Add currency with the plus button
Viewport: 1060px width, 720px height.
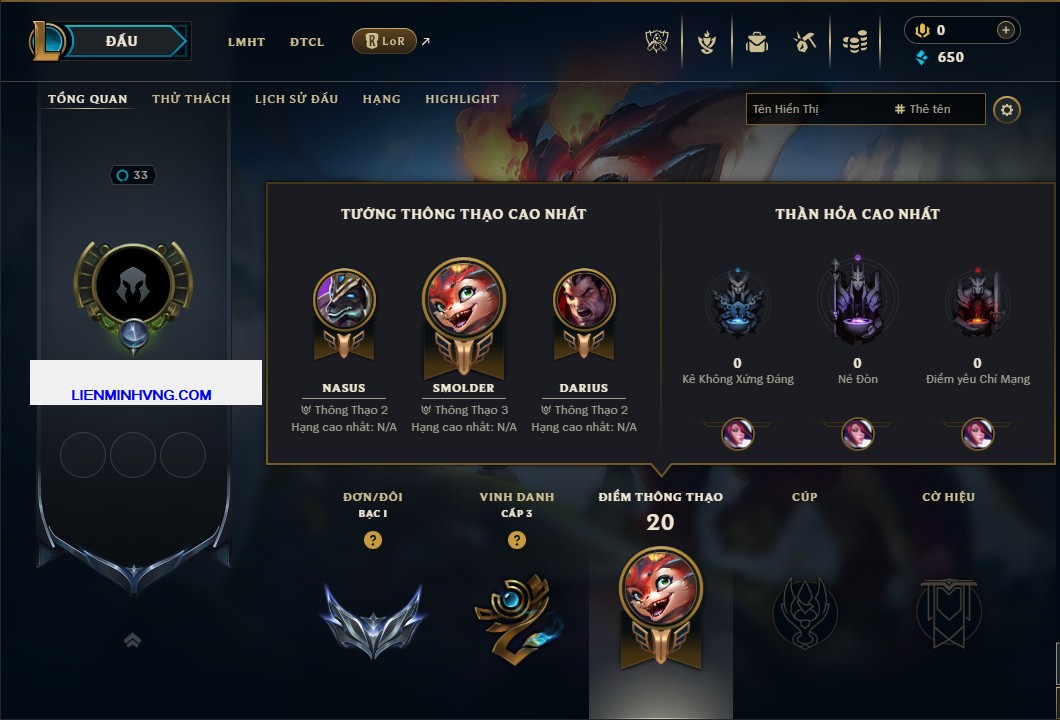coord(1006,30)
